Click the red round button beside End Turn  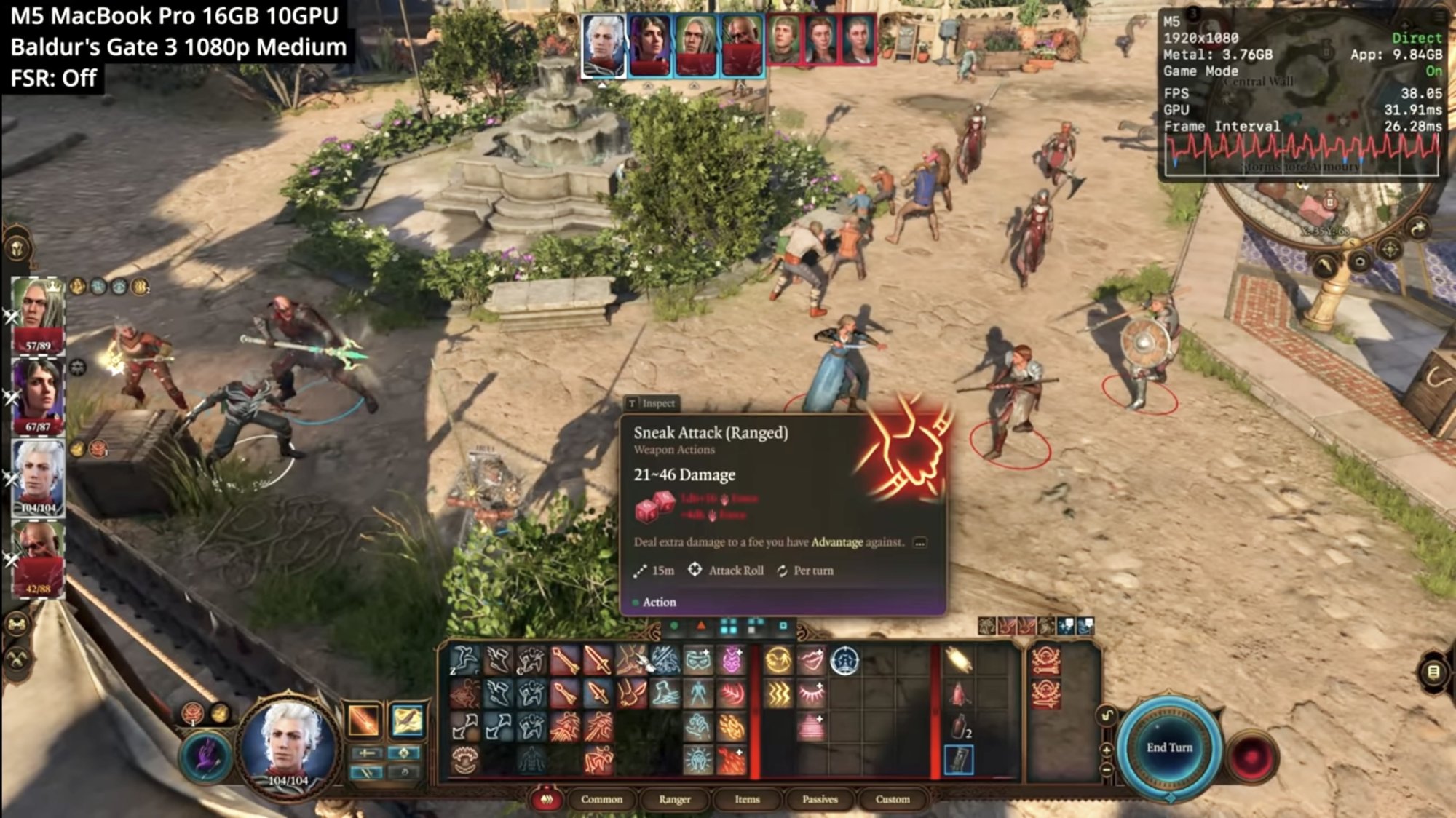pos(1252,755)
